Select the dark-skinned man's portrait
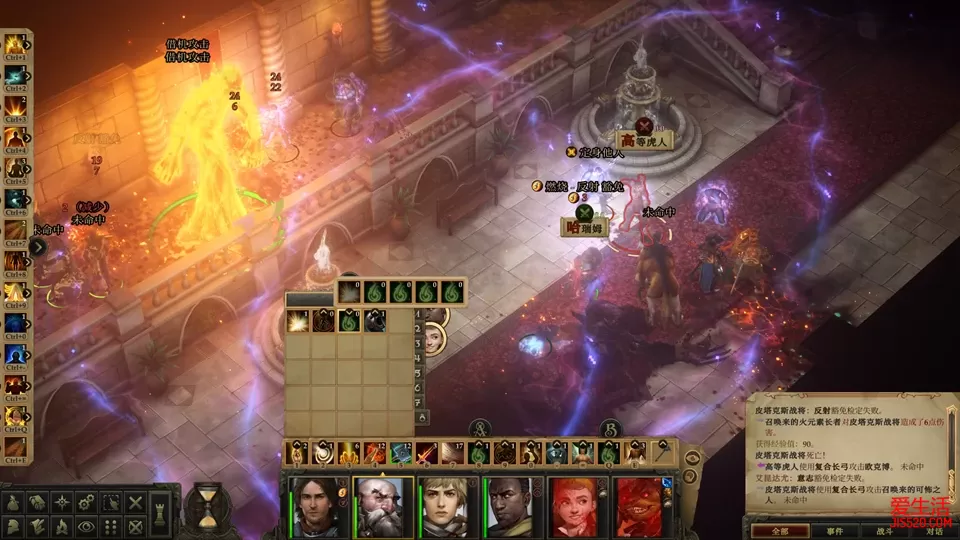The image size is (960, 540). (x=513, y=506)
